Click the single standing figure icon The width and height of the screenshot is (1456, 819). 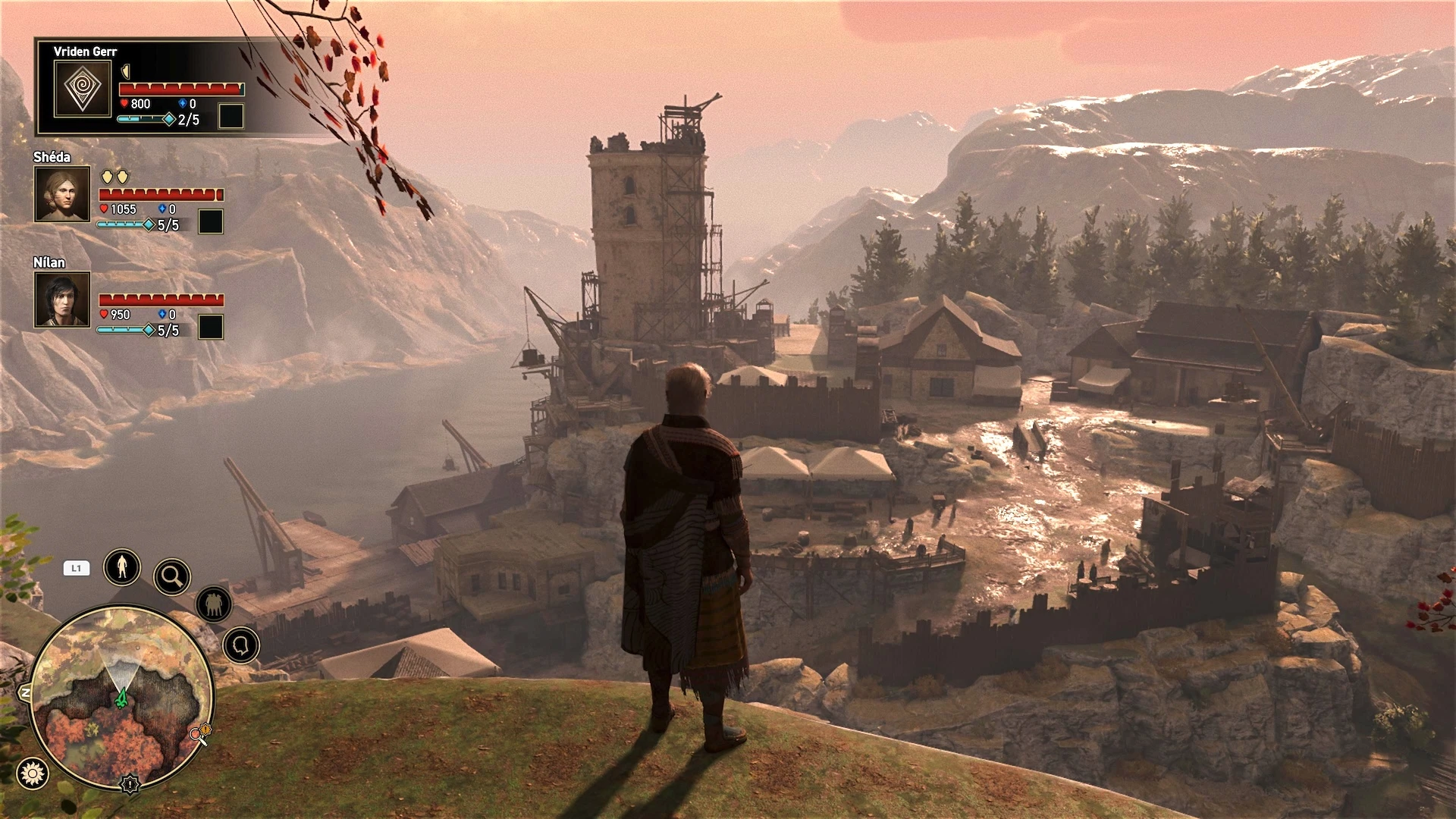point(122,566)
